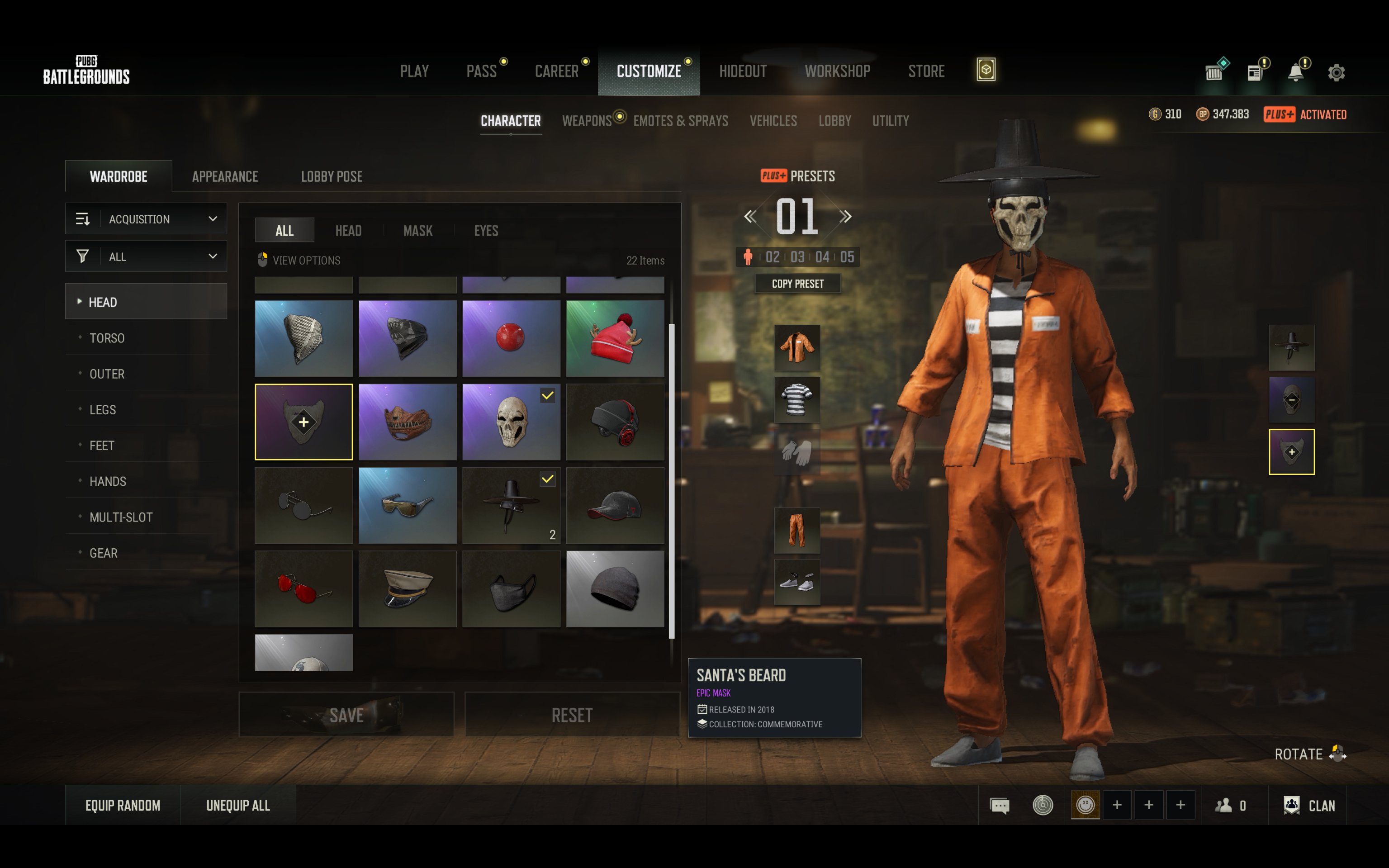This screenshot has height=868, width=1389.
Task: Open the Appearance tab
Action: 225,176
